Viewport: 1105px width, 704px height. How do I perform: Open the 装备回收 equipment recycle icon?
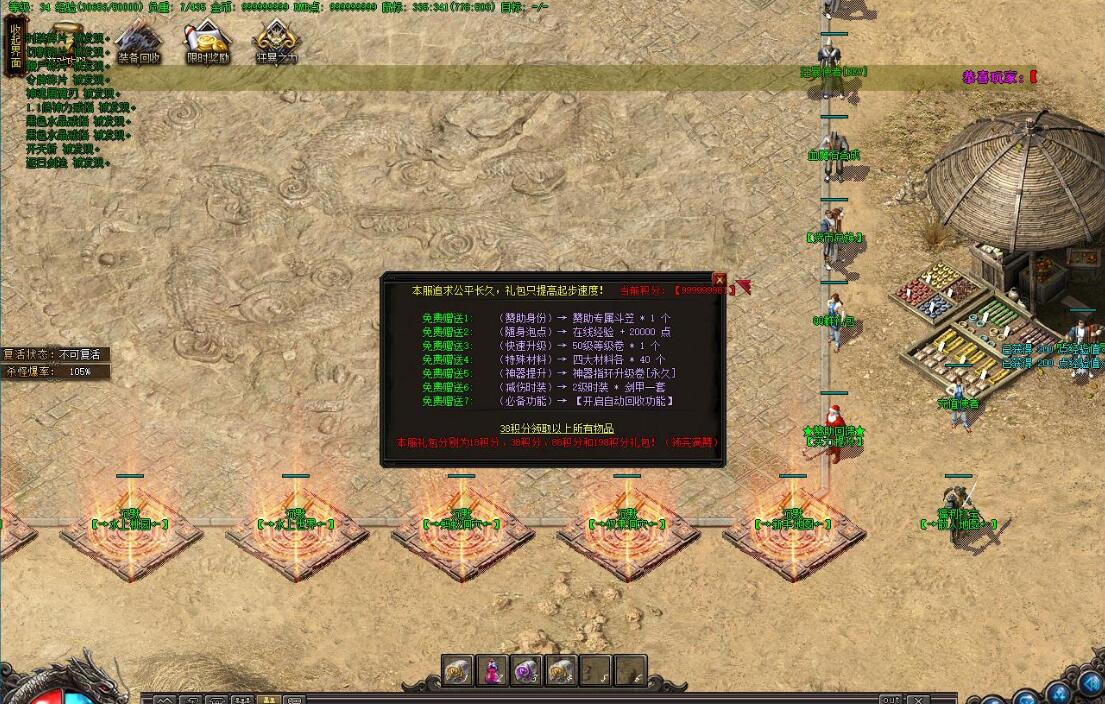[x=138, y=43]
